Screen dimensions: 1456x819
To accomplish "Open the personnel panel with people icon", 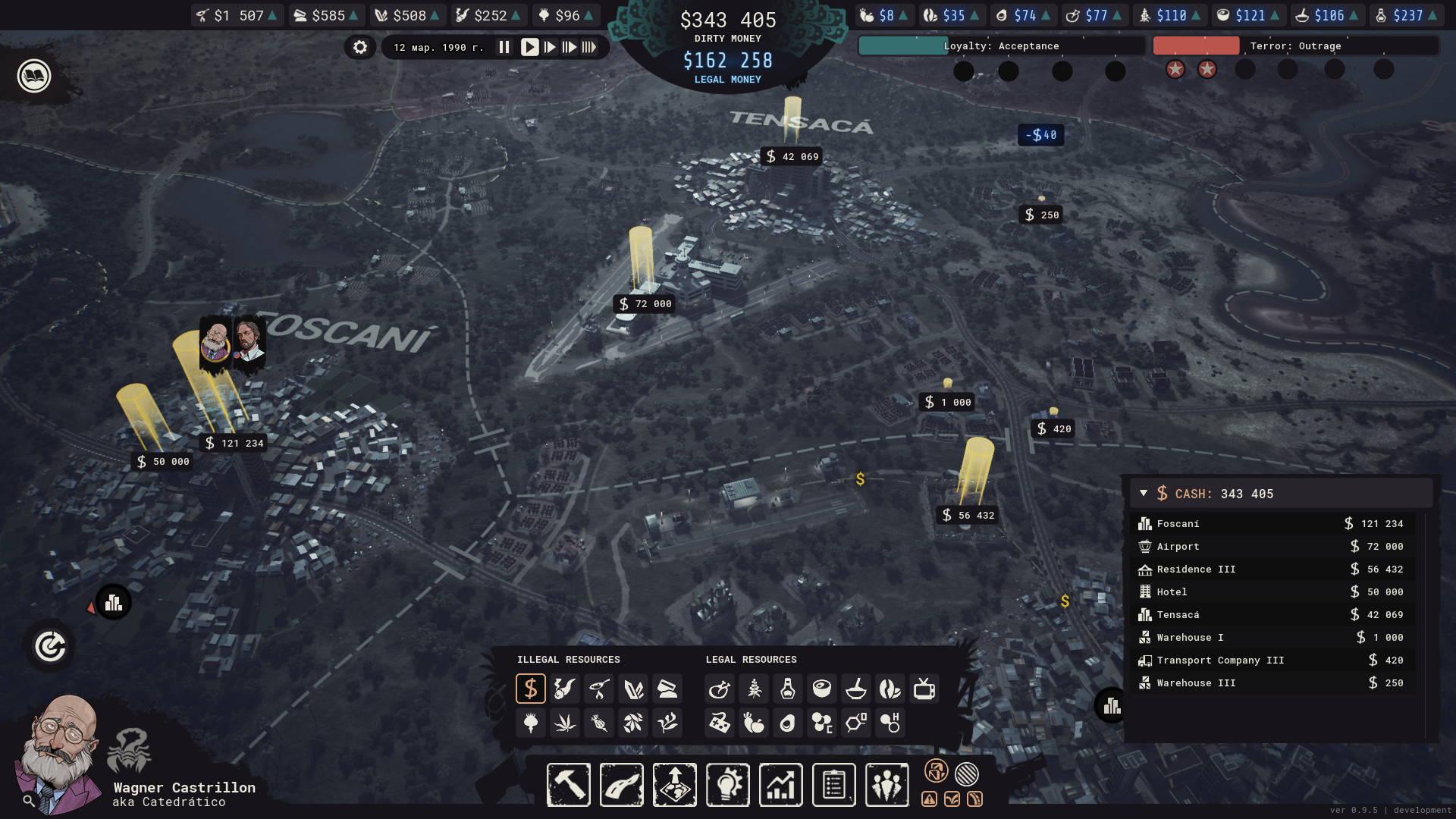I will (x=887, y=785).
